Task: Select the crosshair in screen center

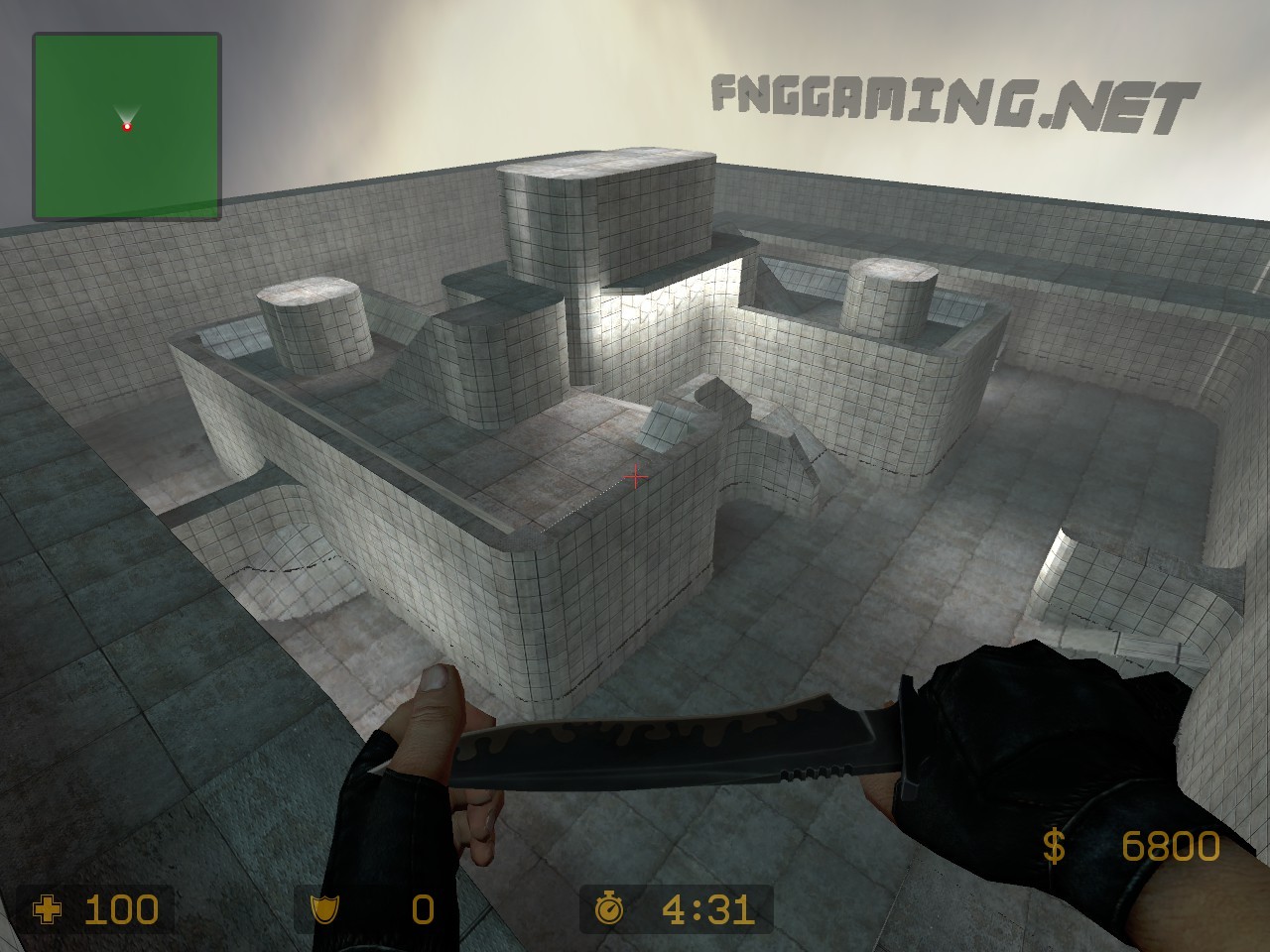Action: pyautogui.click(x=636, y=478)
